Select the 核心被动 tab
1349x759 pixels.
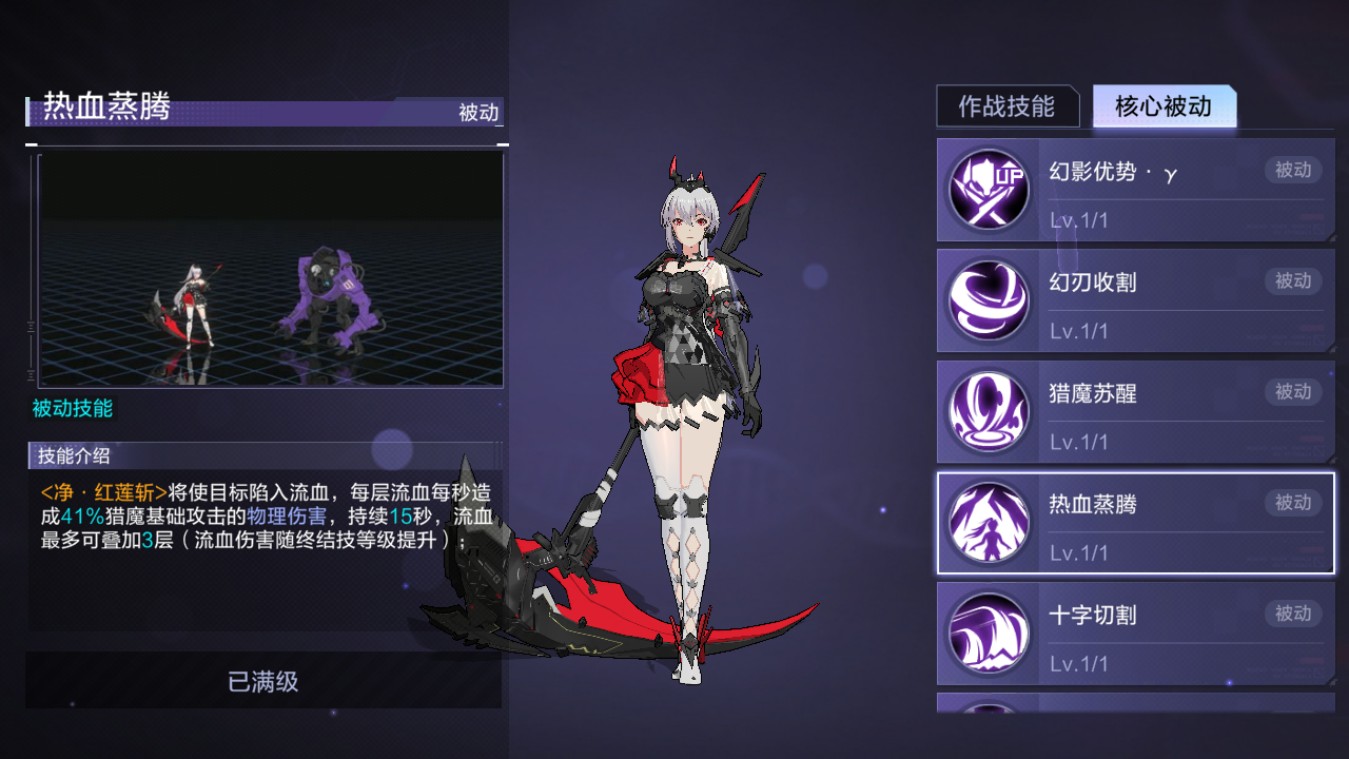click(x=1164, y=107)
